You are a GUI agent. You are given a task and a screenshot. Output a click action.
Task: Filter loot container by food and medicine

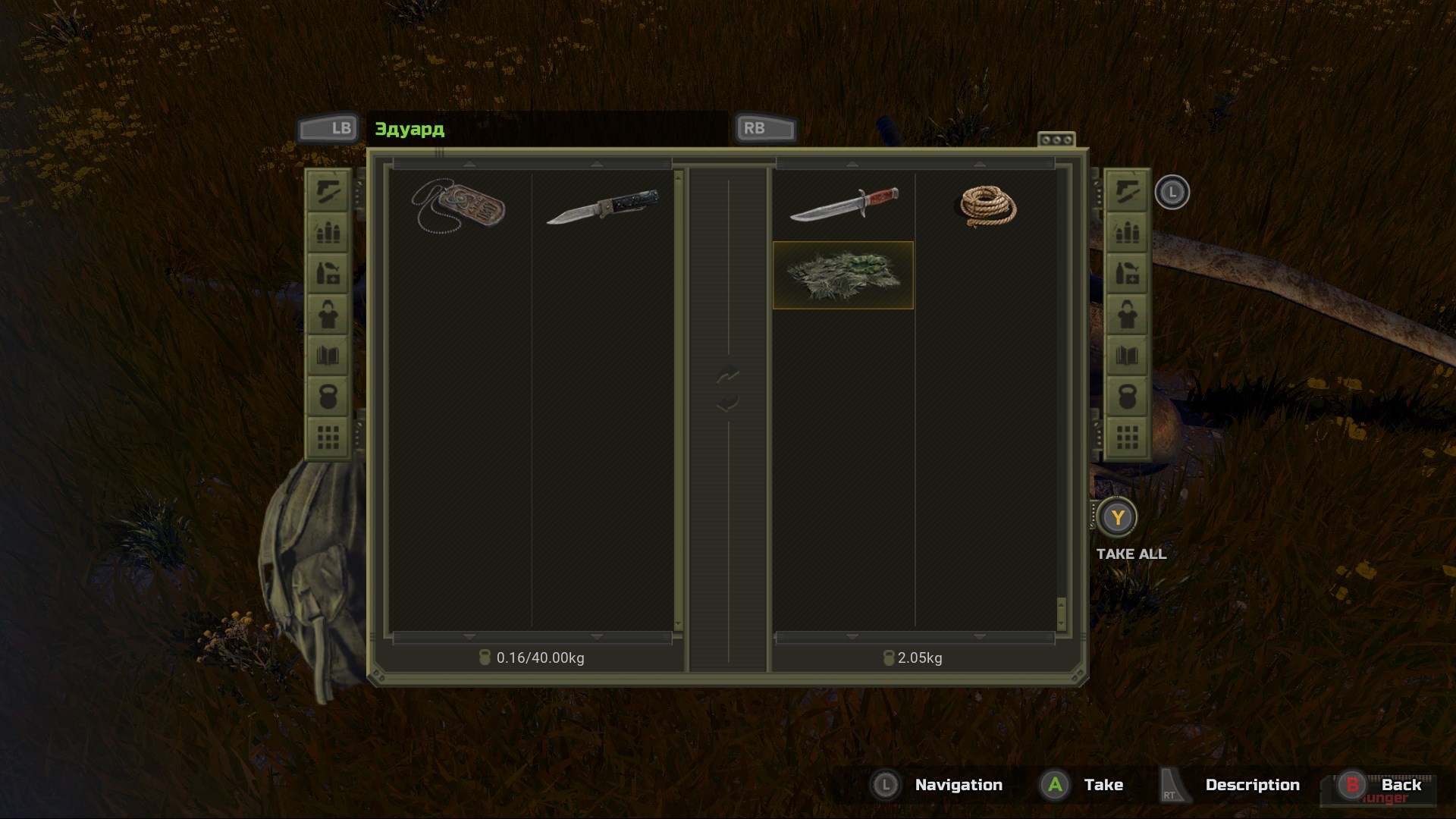click(x=1127, y=273)
